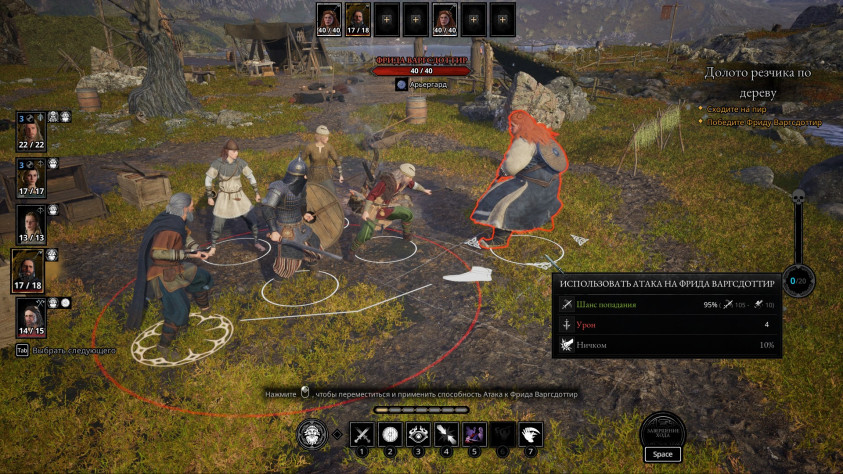Choose the sparkling strike ability
This screenshot has height=474, width=843.
point(446,435)
